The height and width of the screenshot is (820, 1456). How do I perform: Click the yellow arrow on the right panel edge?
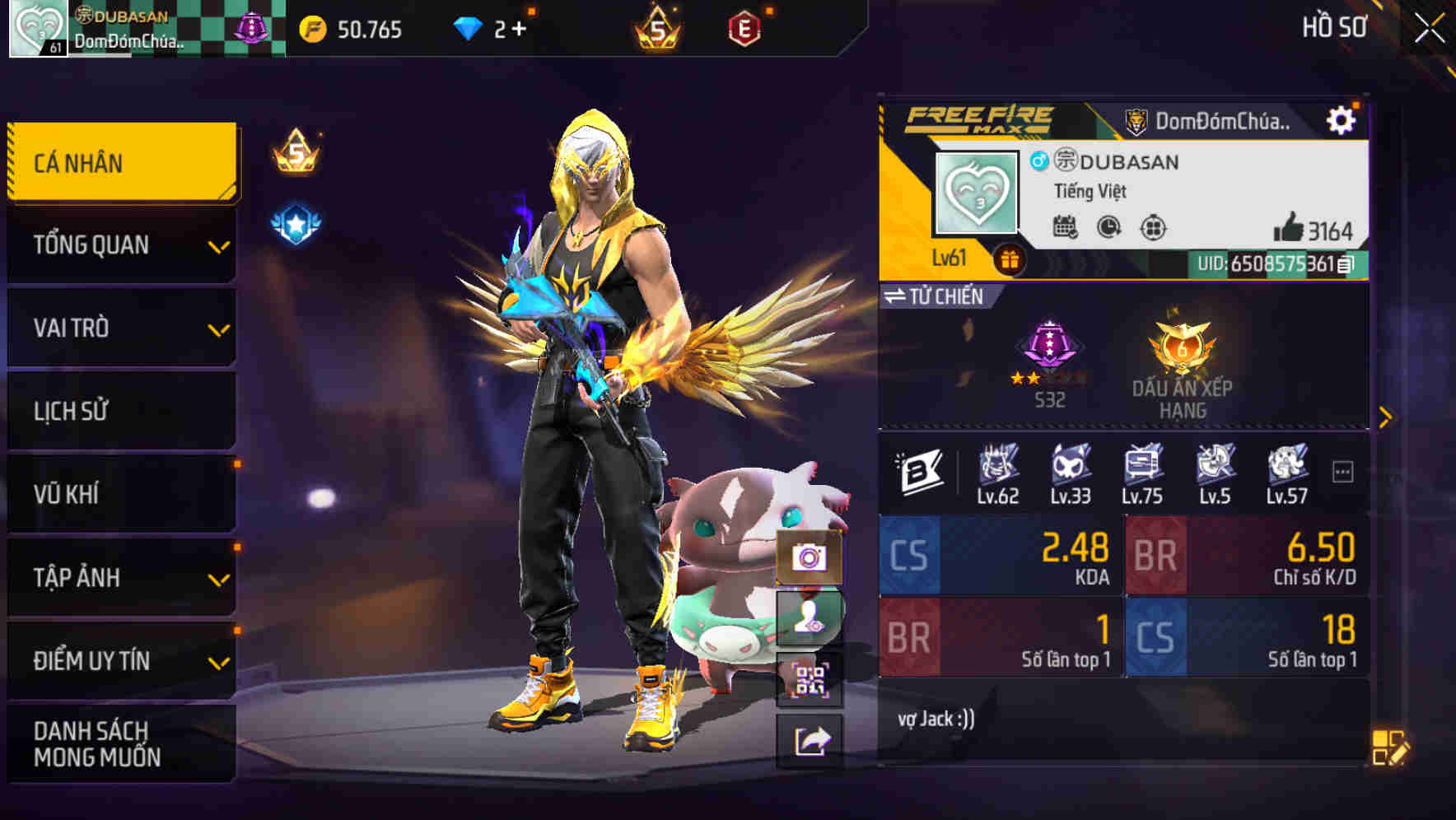pyautogui.click(x=1386, y=416)
